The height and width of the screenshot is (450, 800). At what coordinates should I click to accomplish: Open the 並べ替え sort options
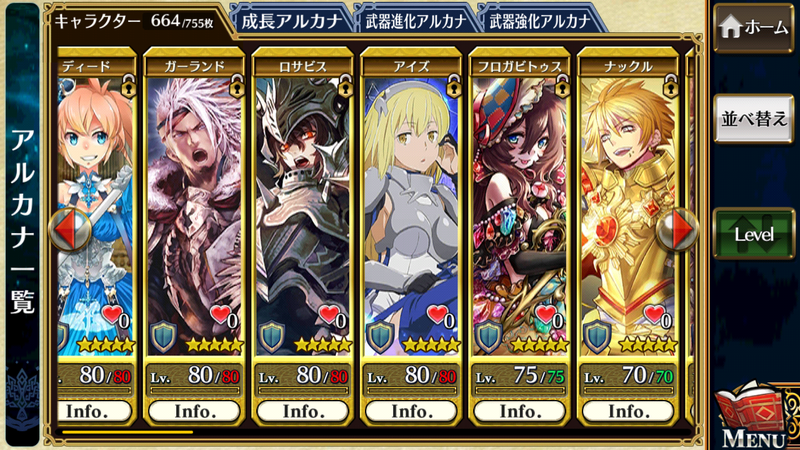coord(753,119)
